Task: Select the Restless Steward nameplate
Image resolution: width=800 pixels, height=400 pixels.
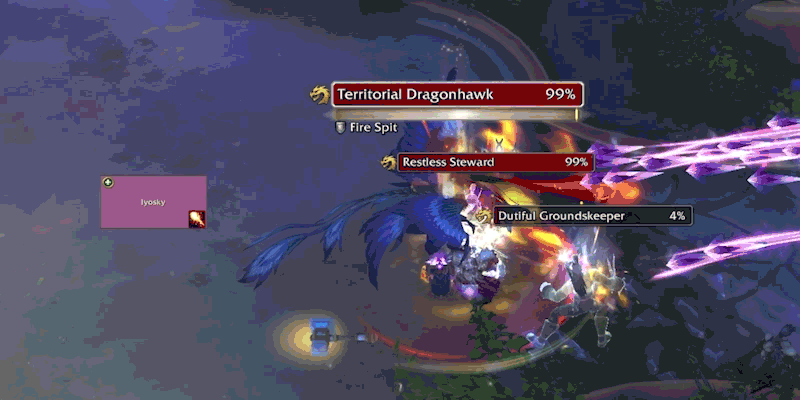Action: [494, 162]
